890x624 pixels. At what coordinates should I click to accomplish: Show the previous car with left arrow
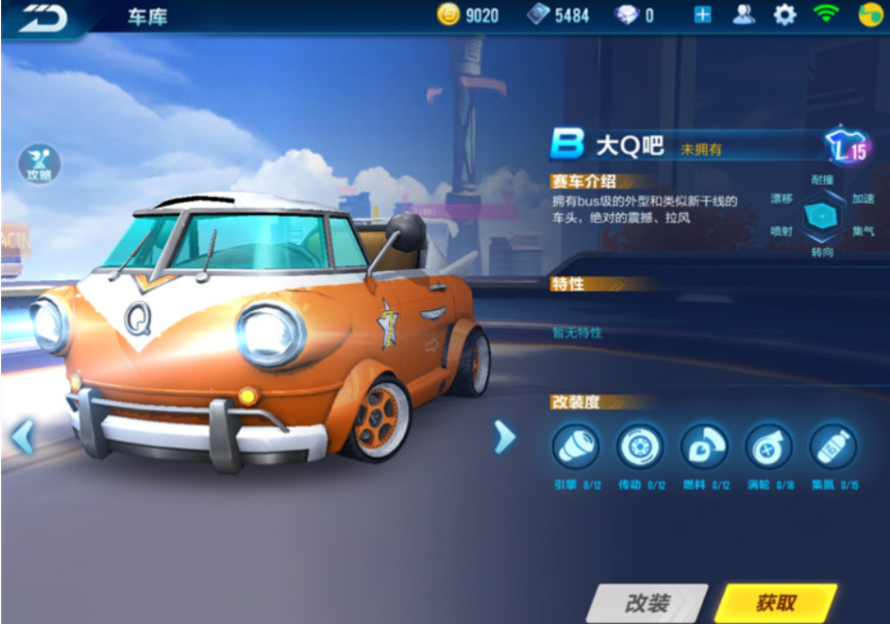click(x=22, y=436)
